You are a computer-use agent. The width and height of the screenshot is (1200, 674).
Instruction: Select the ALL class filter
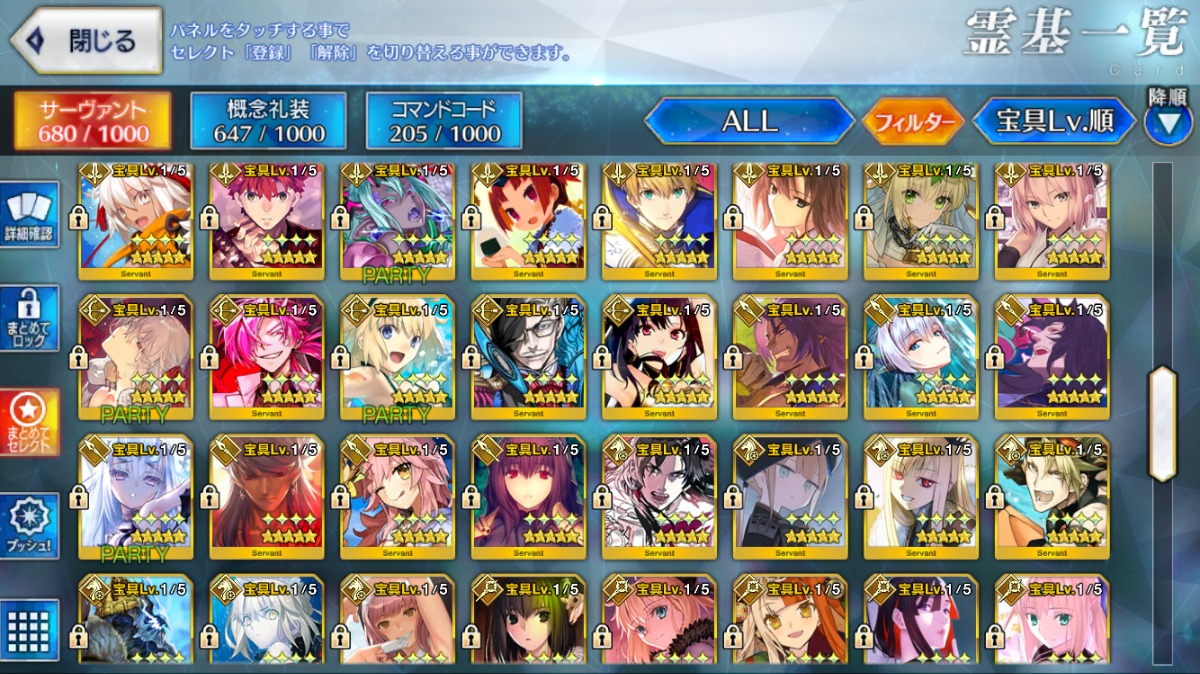[x=749, y=122]
